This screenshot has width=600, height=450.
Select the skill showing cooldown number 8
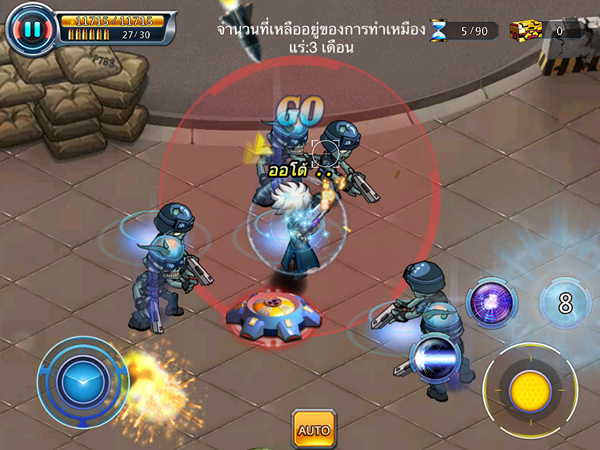point(565,303)
